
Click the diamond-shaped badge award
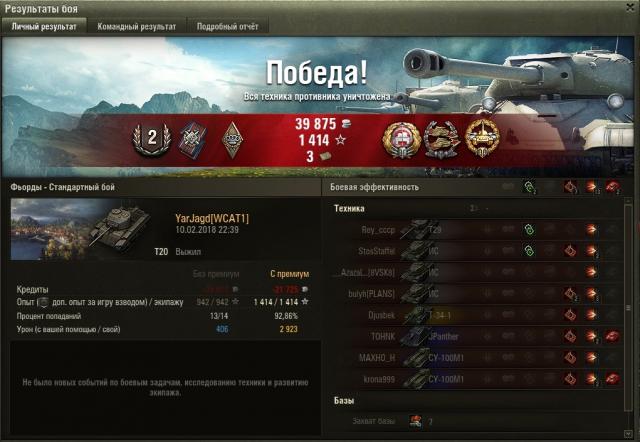point(231,140)
